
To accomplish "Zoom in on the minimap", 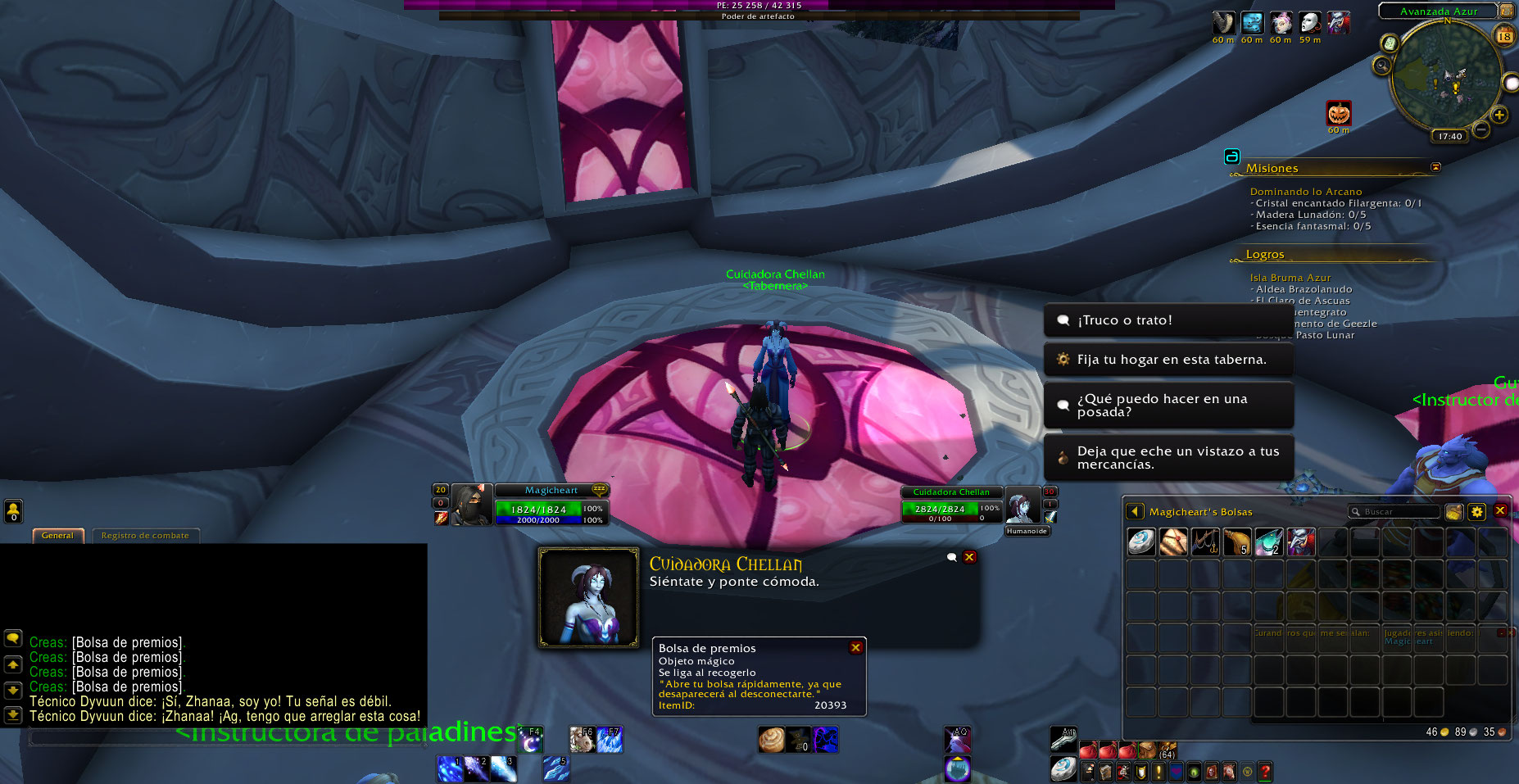I will coord(1499,116).
